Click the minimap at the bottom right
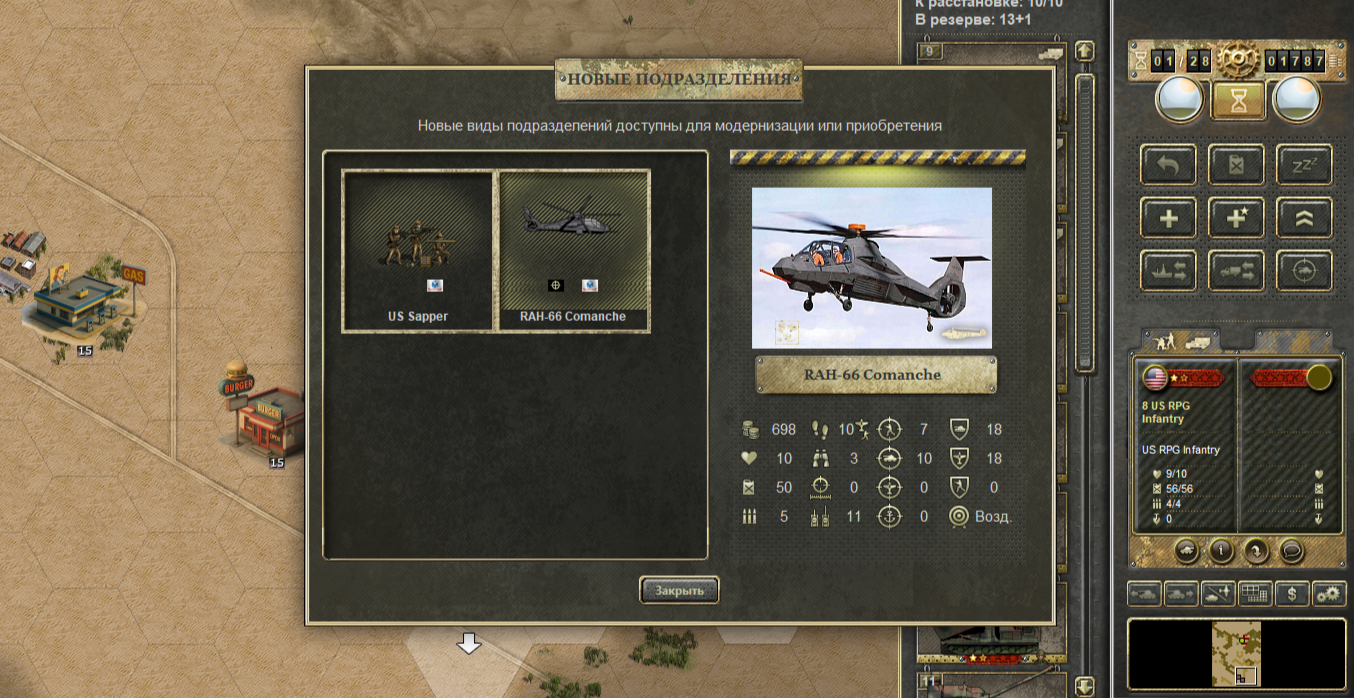 (1238, 654)
